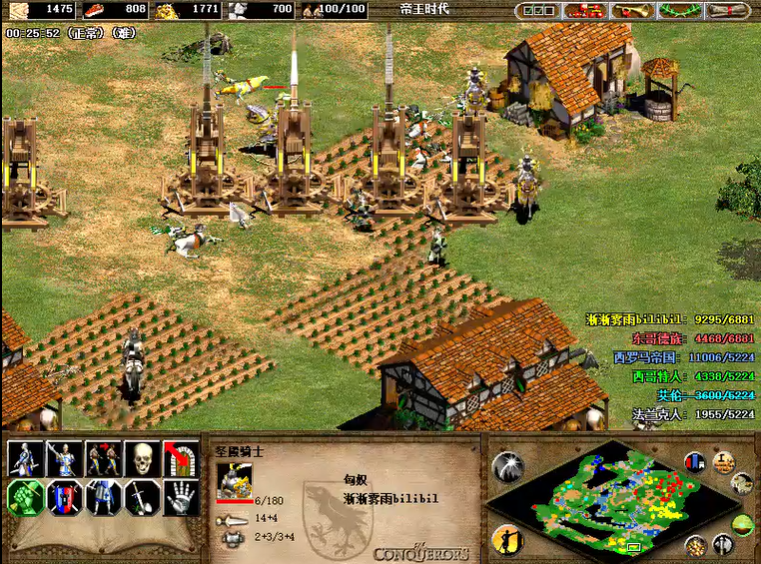761x564 pixels.
Task: Choose the defensive stance shield icon
Action: pyautogui.click(x=64, y=497)
